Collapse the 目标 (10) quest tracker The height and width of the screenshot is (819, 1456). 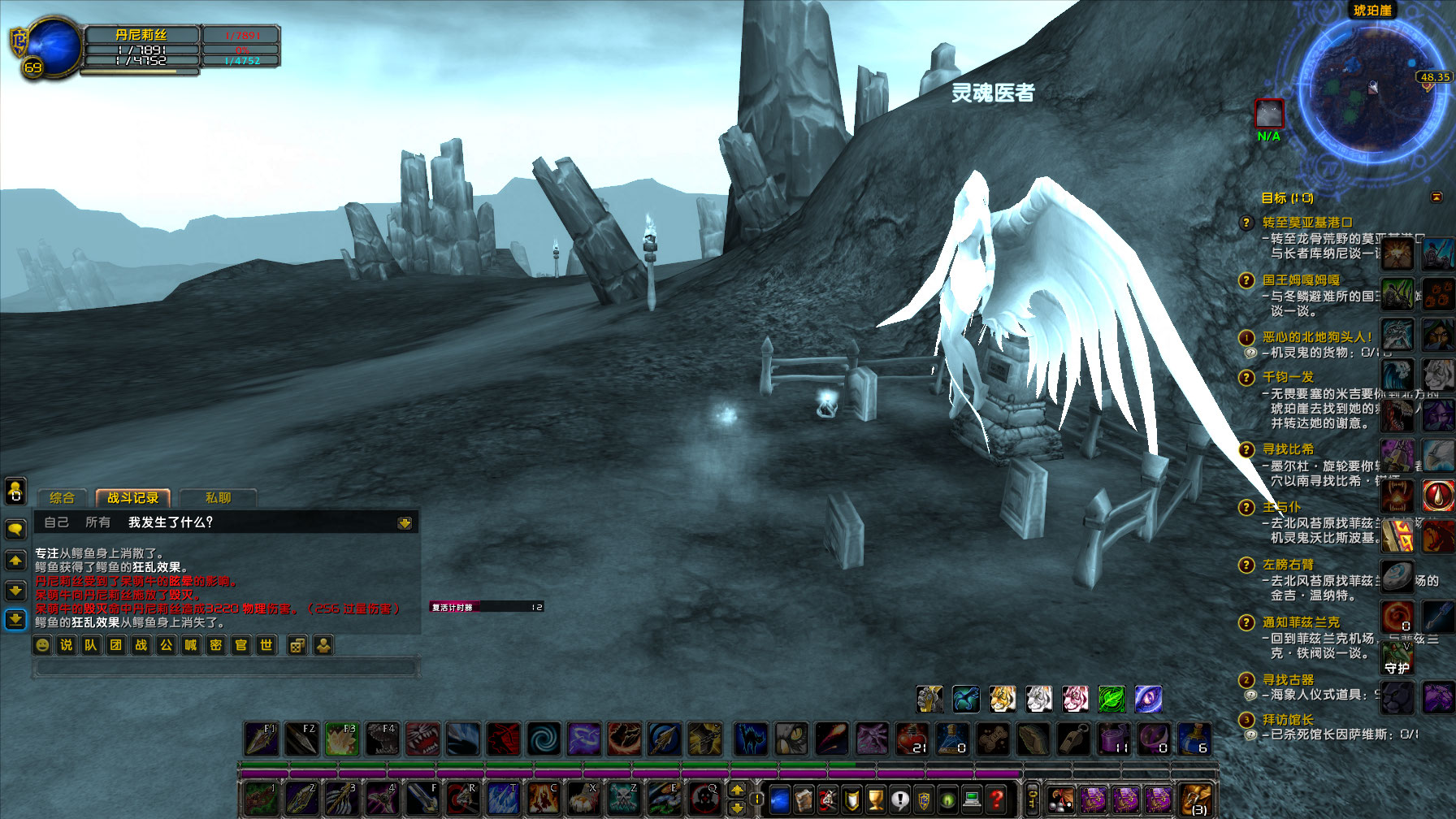pos(1435,197)
